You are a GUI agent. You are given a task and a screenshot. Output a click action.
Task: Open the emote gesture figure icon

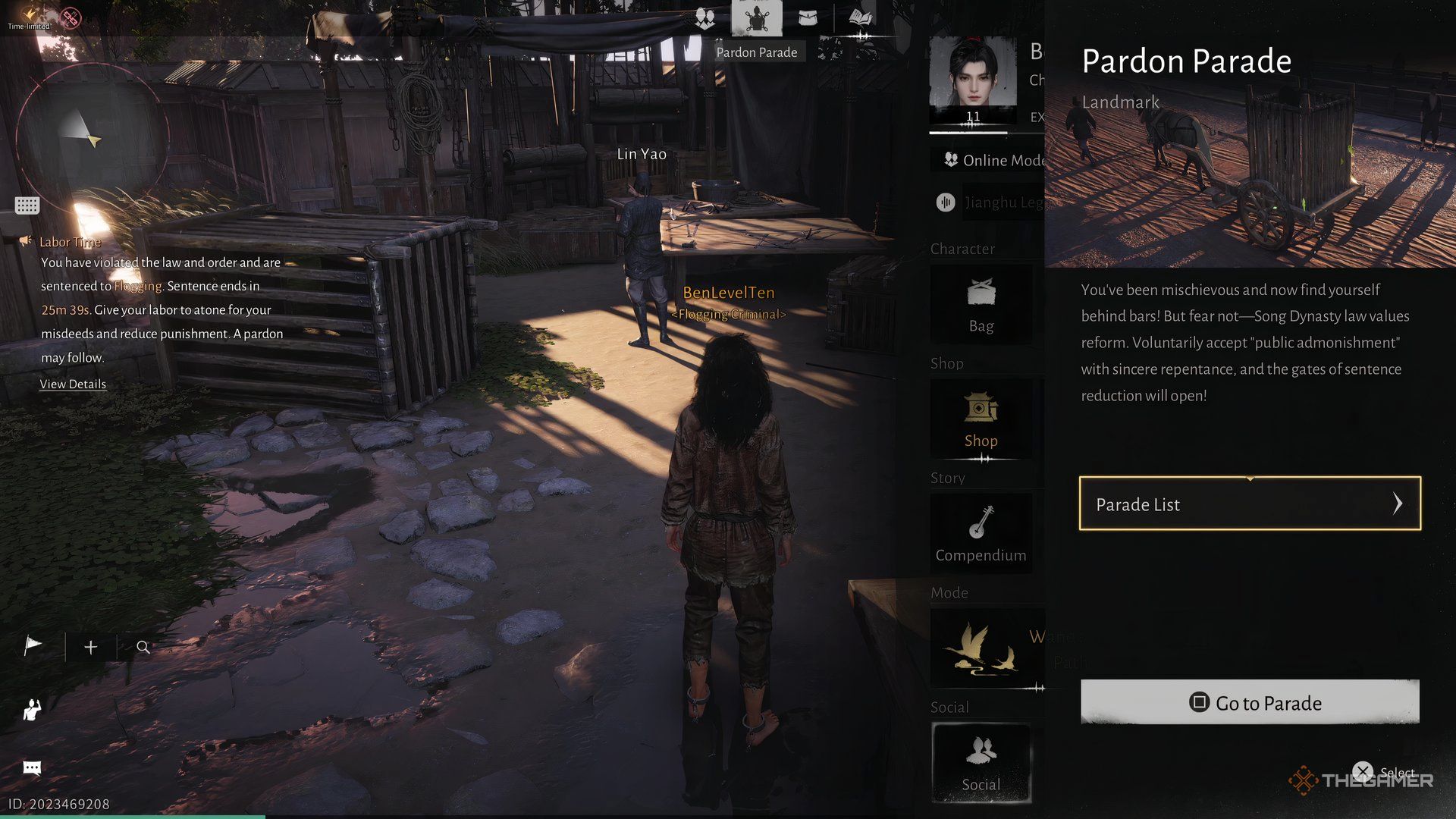coord(32,710)
